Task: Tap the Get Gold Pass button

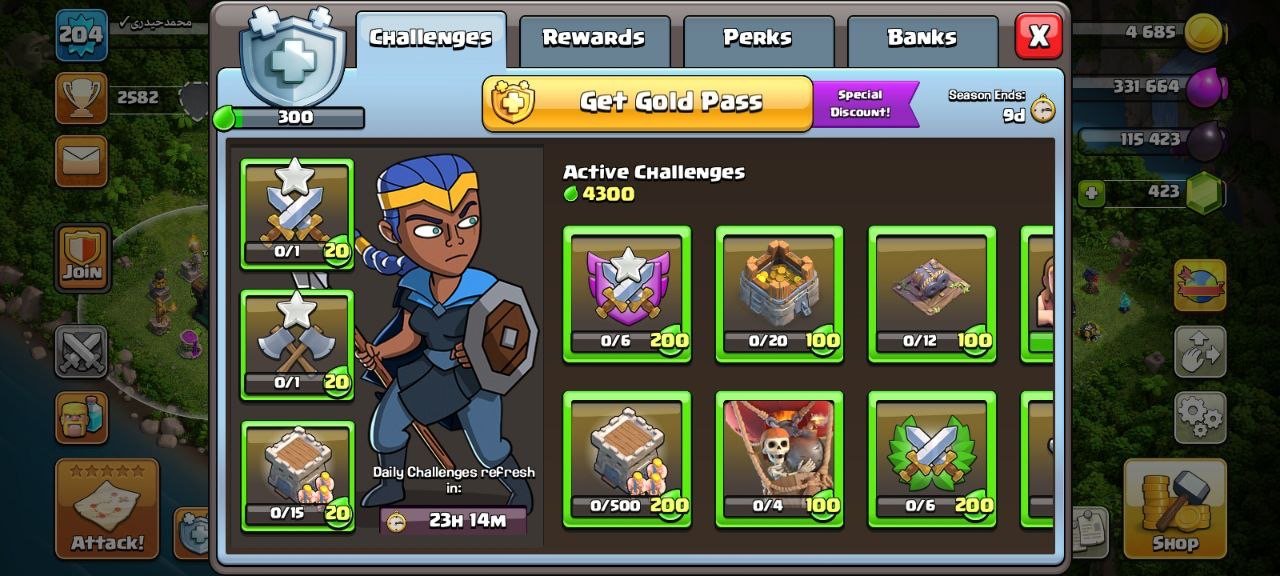Action: tap(648, 102)
